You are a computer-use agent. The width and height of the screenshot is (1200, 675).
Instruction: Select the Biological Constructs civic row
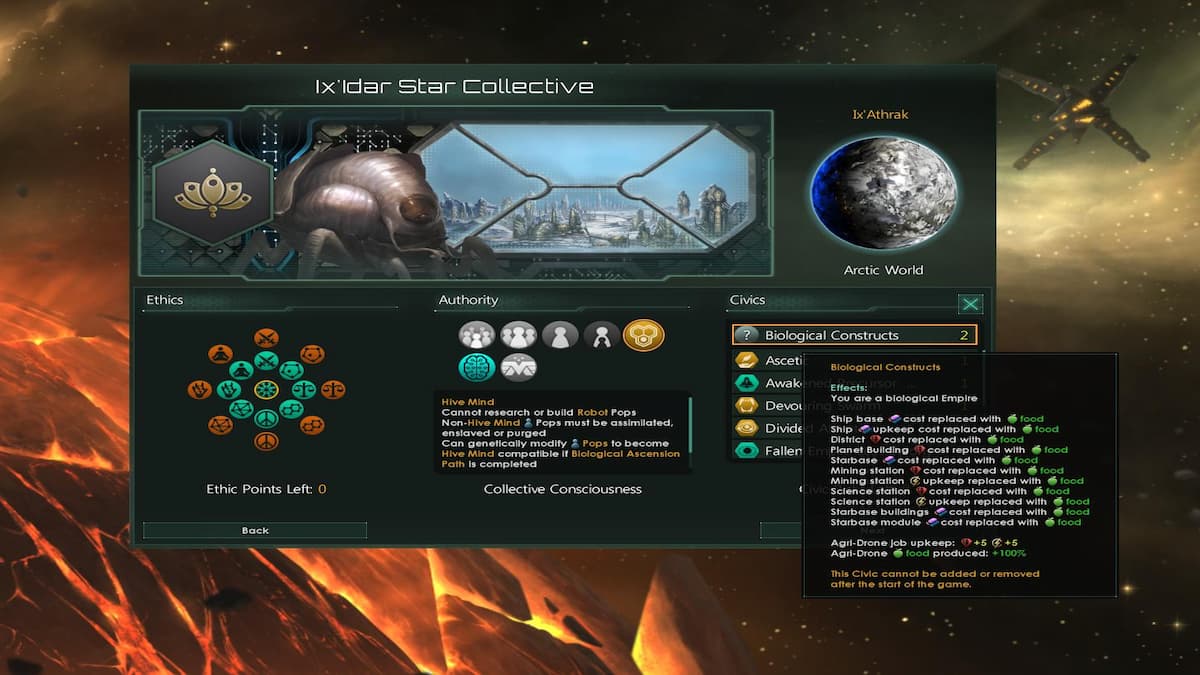[x=854, y=335]
